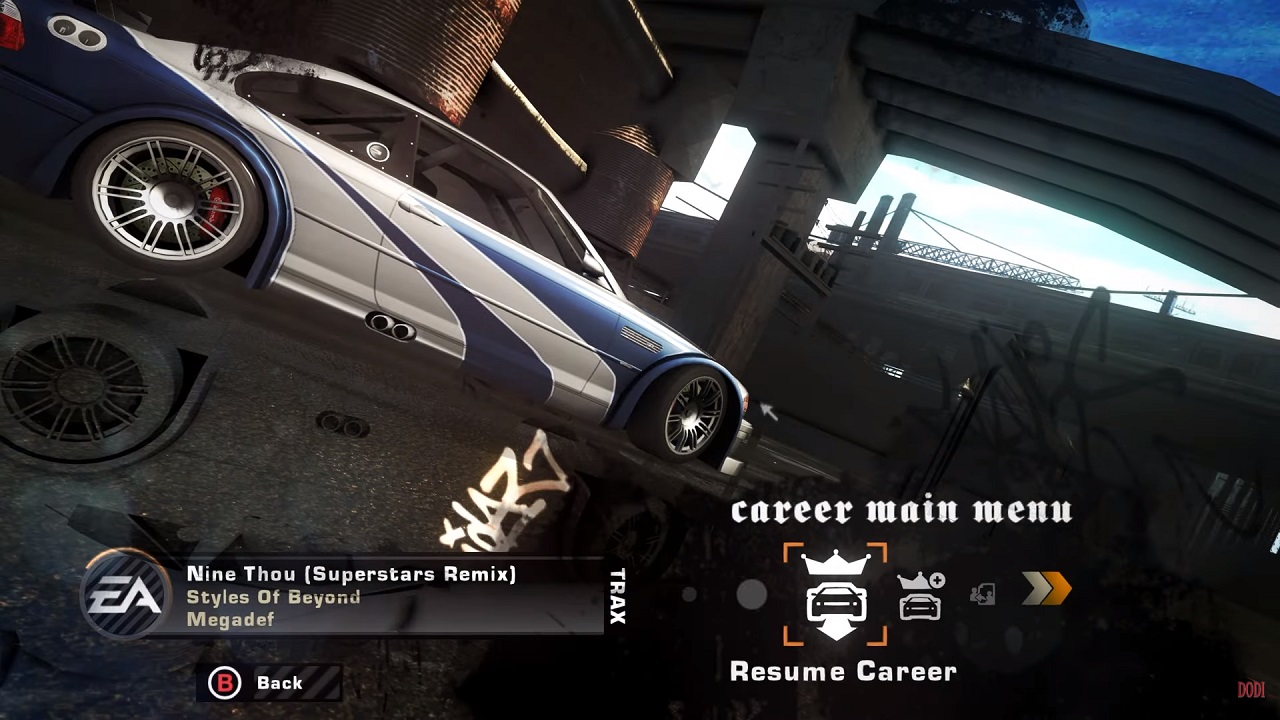Click the orange double-chevron arrow
The width and height of the screenshot is (1280, 720).
coord(1046,589)
